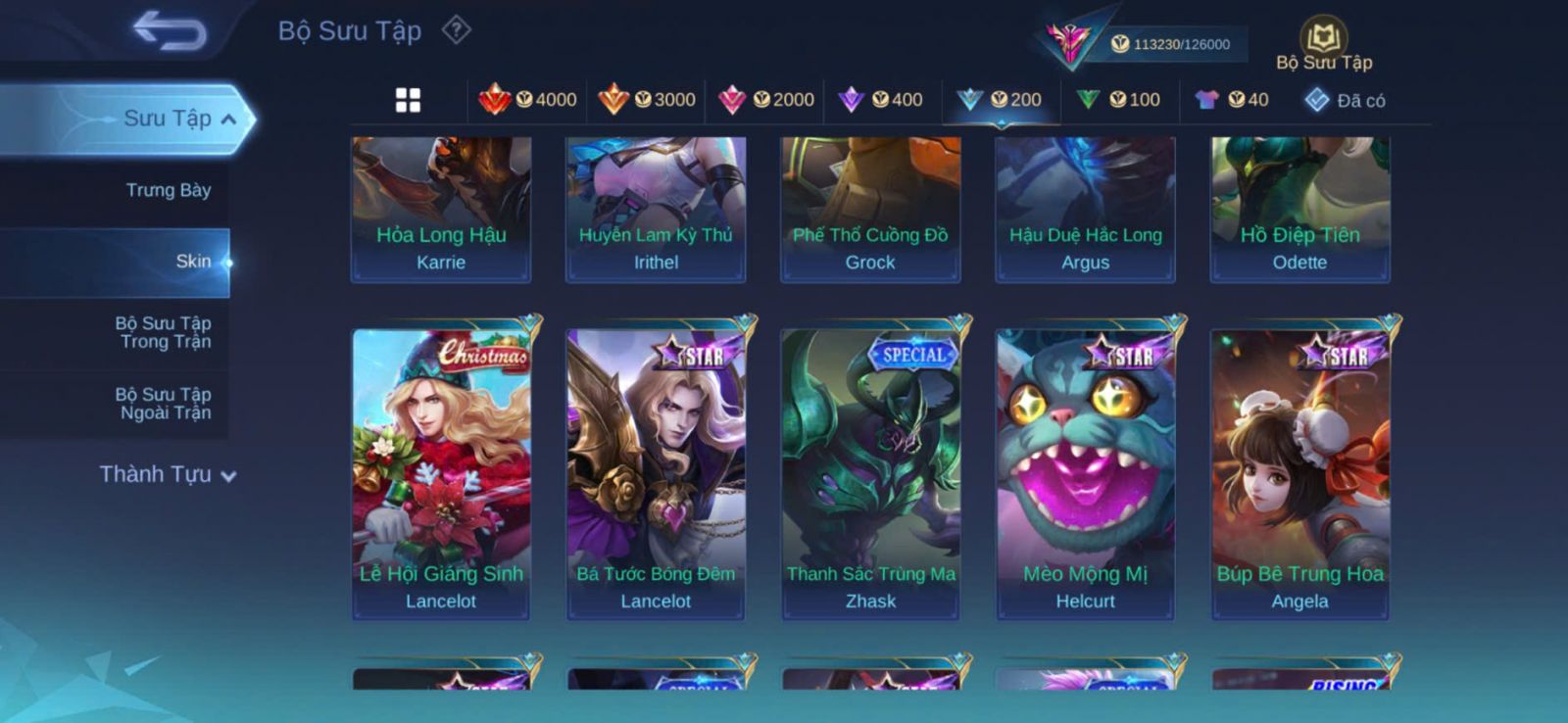Viewport: 1568px width, 723px height.
Task: Toggle the Đã có owned filter
Action: tap(1345, 100)
